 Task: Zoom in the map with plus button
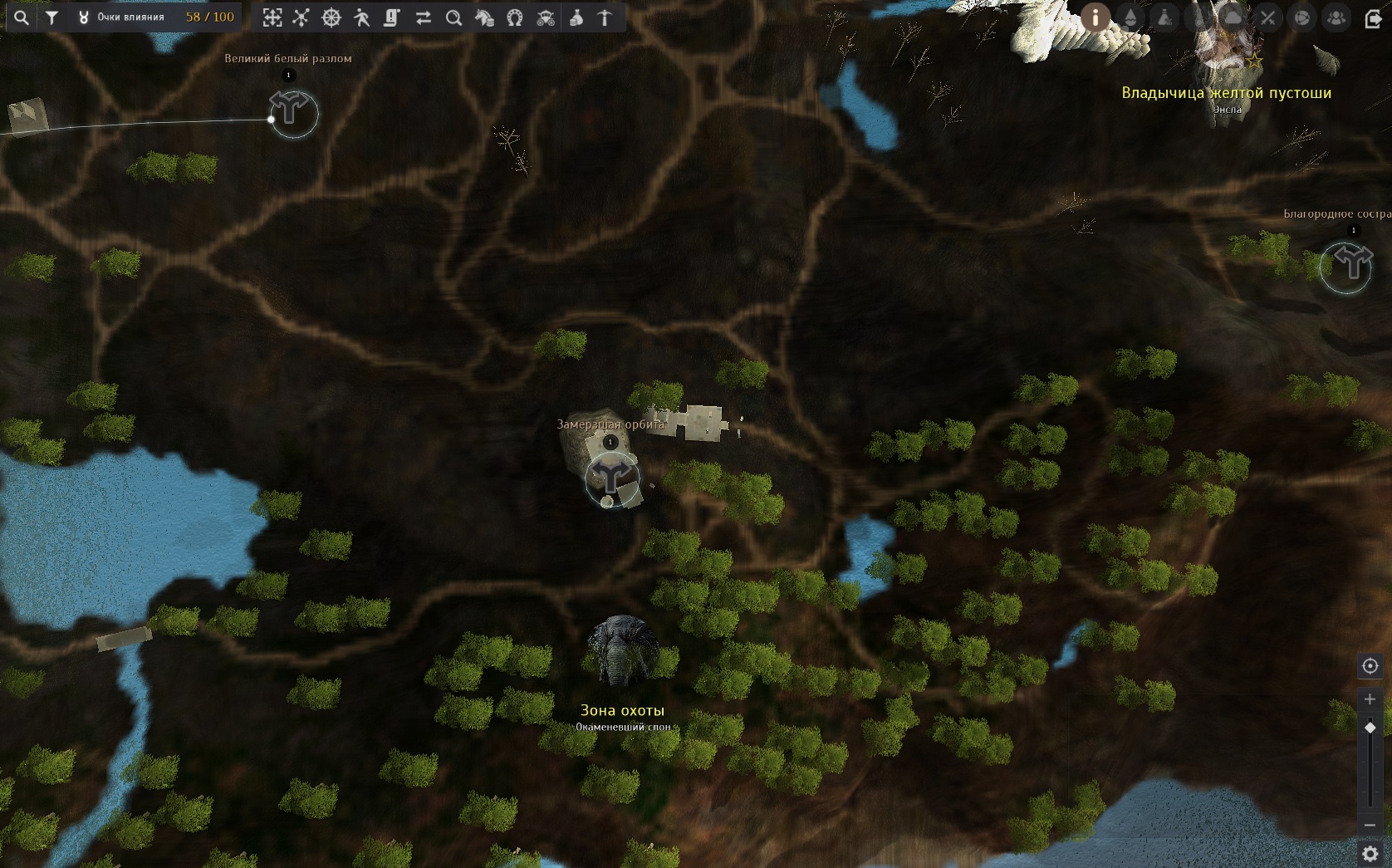coord(1370,699)
